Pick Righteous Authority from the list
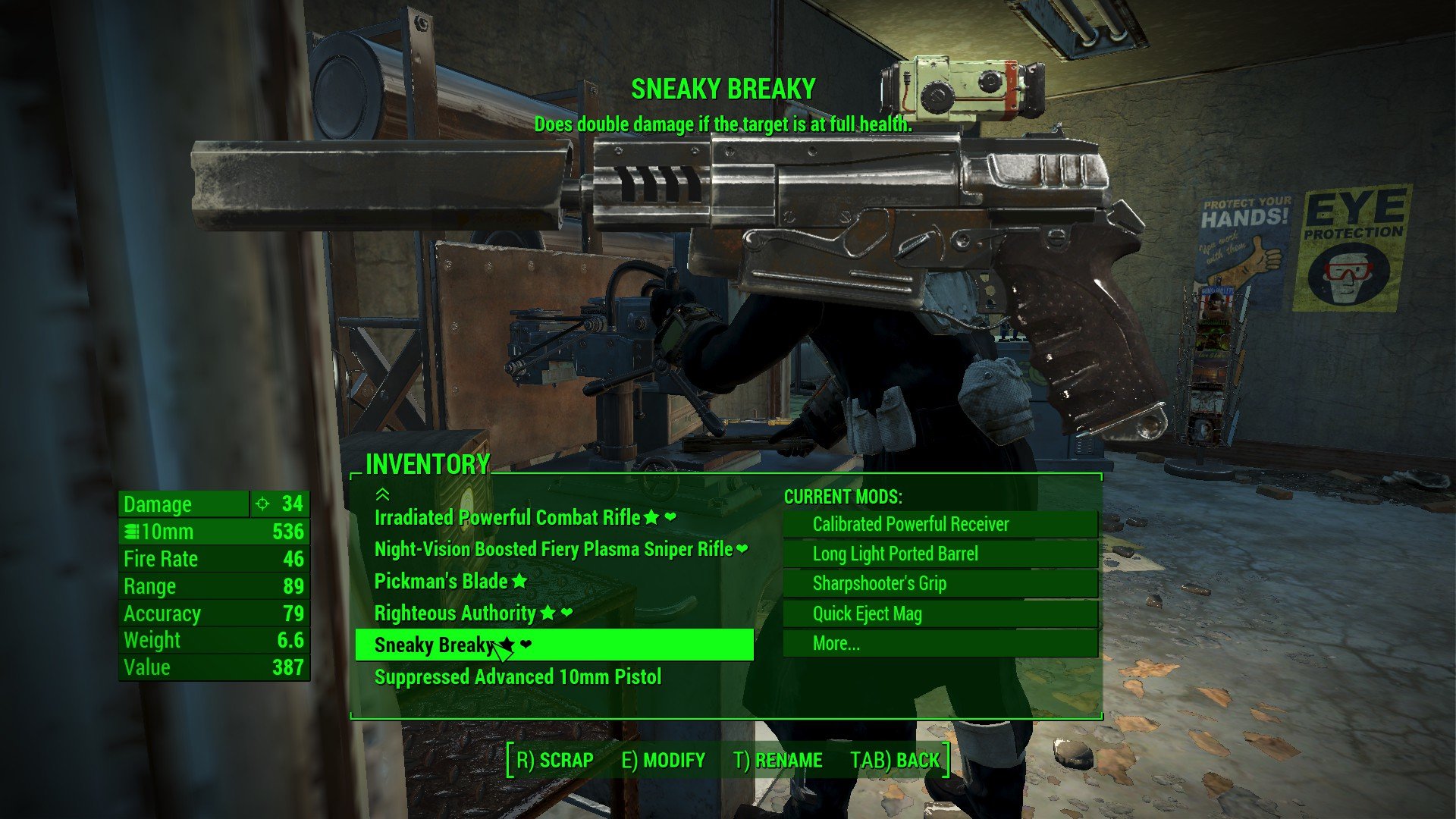1456x819 pixels. (455, 613)
